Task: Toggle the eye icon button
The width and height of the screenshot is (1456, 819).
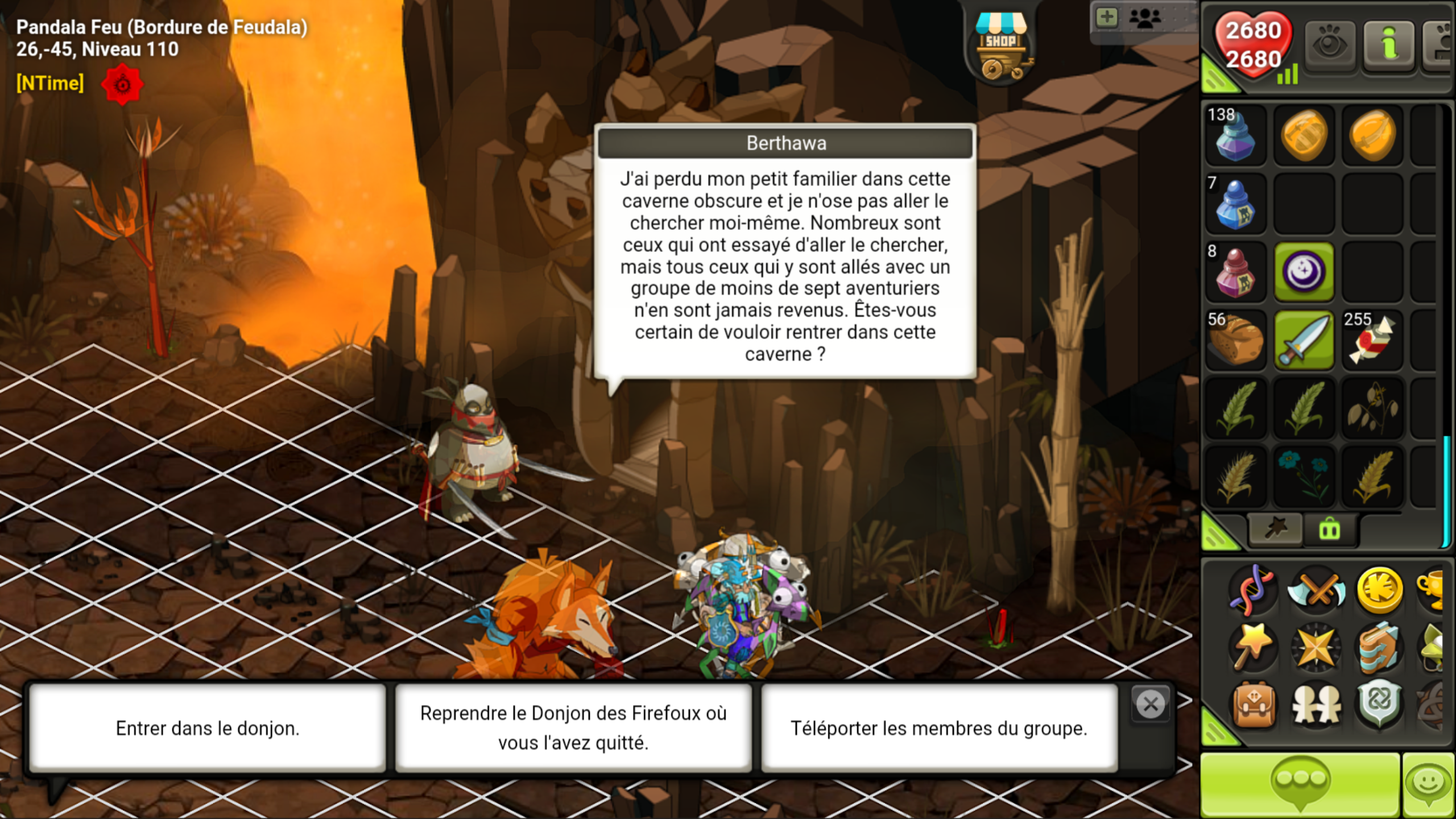Action: (x=1329, y=44)
